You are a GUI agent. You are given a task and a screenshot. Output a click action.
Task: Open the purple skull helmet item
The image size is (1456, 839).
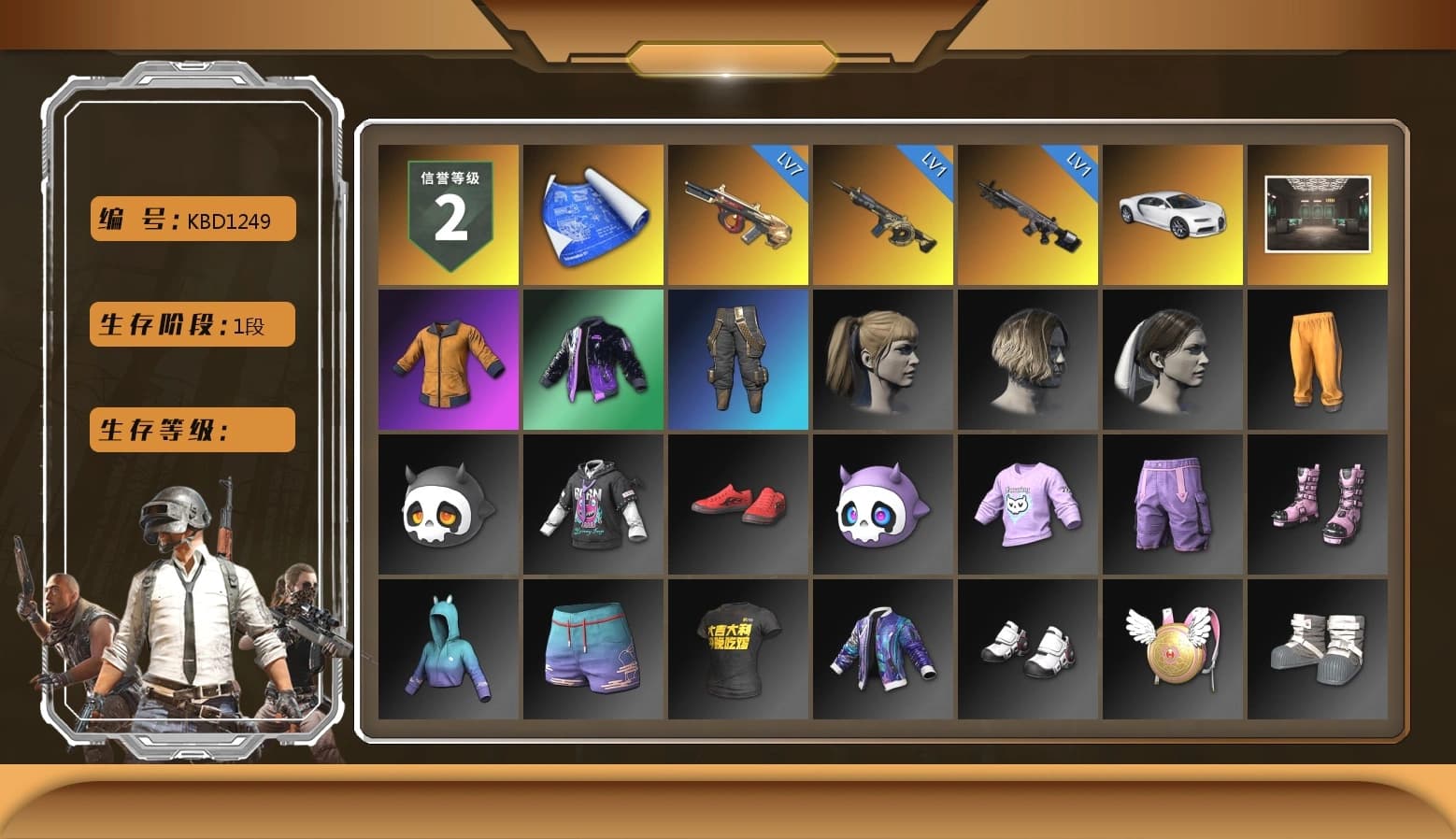click(882, 505)
